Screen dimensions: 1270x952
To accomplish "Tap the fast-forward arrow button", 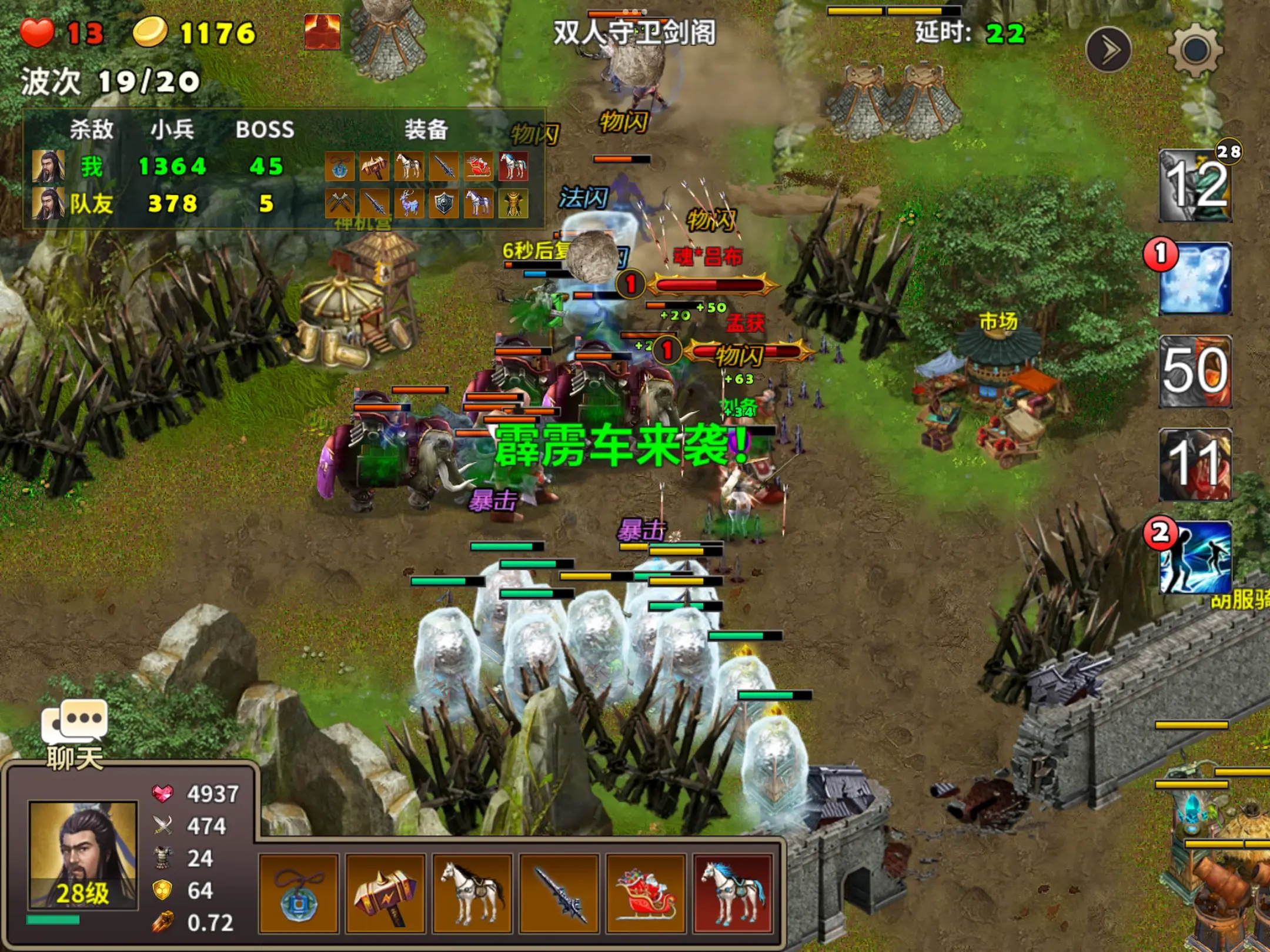I will click(x=1108, y=51).
